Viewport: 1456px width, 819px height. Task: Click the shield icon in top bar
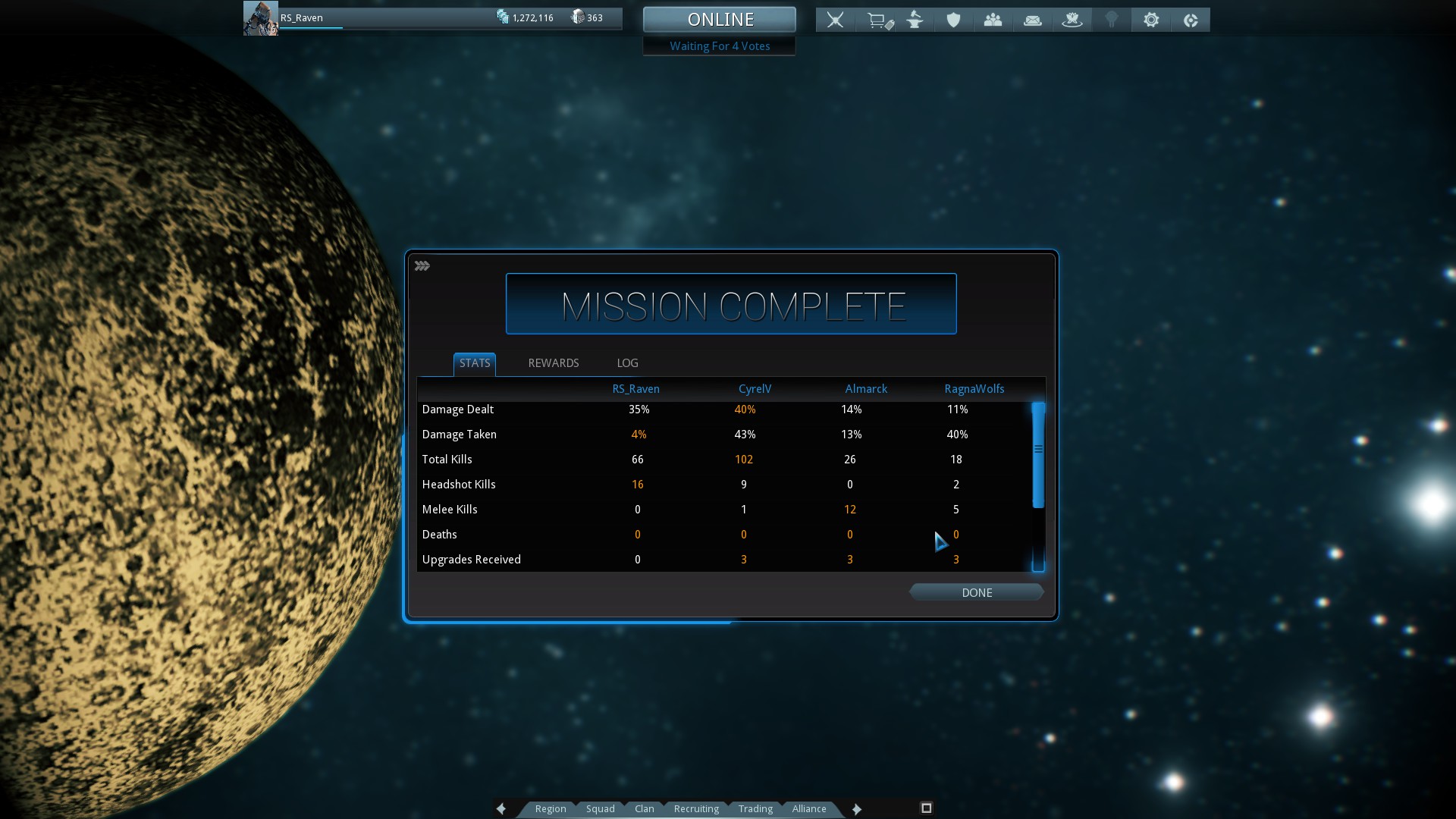coord(953,20)
